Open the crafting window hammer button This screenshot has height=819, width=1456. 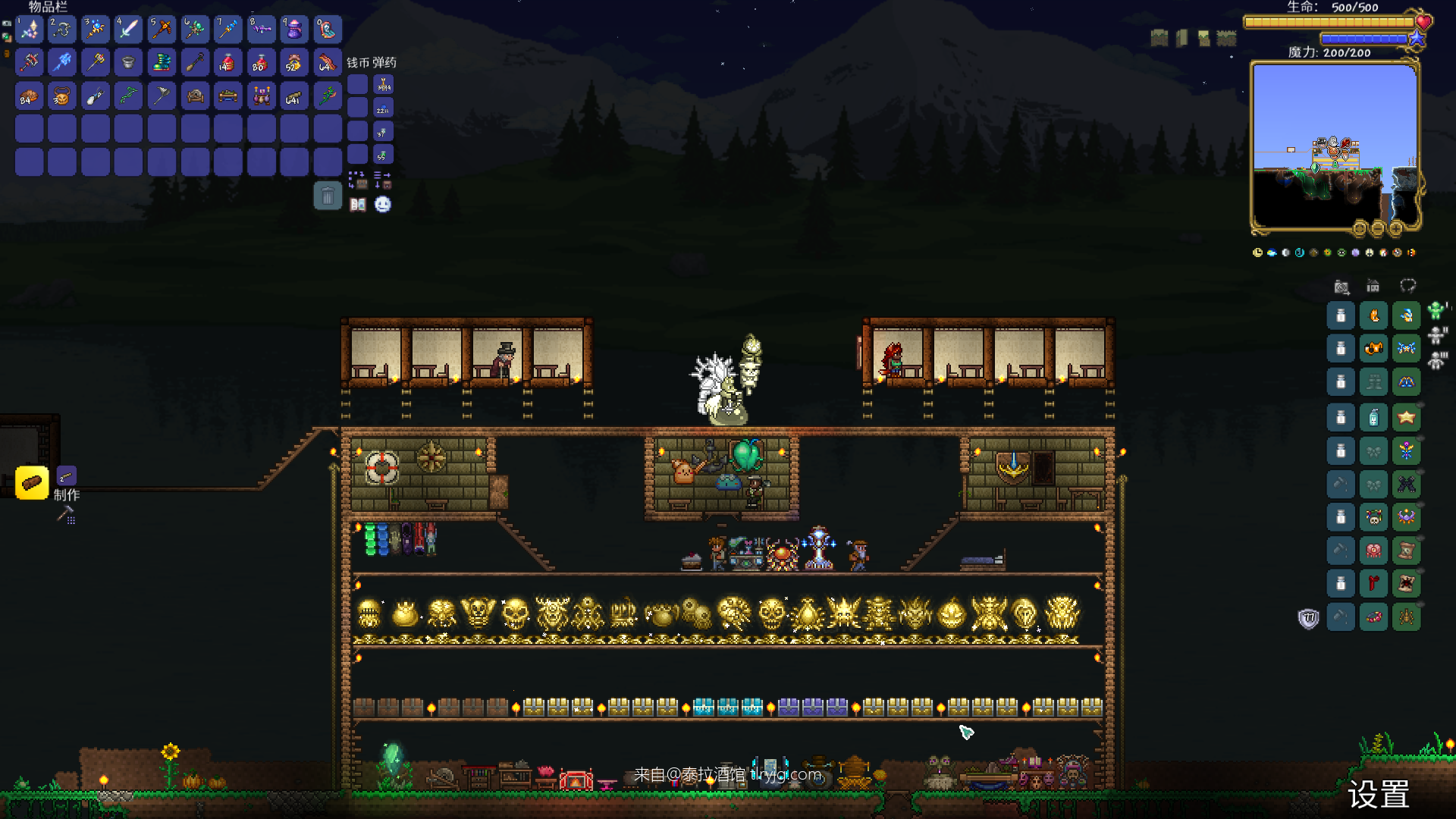click(66, 516)
